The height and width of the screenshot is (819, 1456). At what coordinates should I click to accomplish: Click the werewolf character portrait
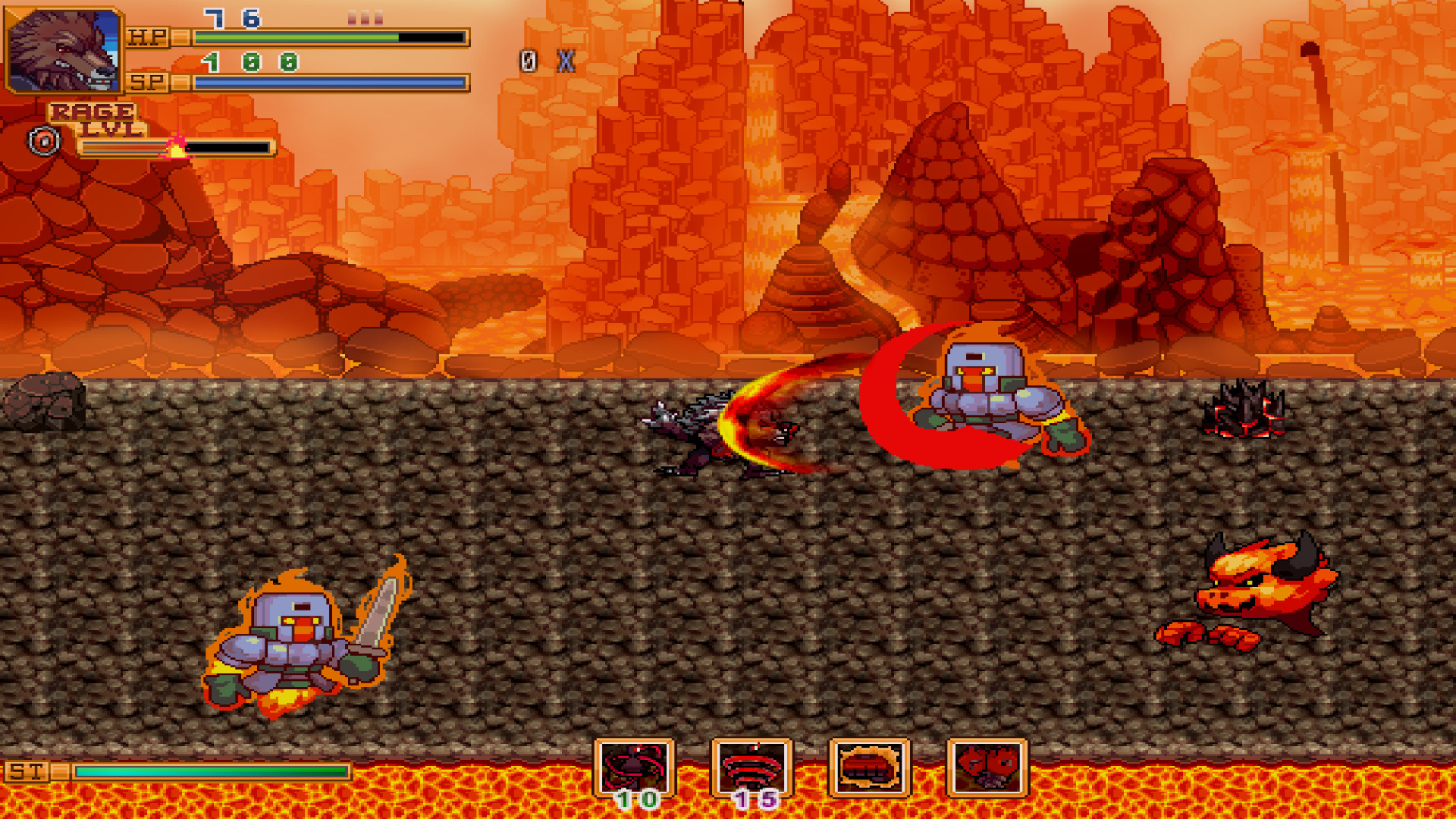pos(64,49)
